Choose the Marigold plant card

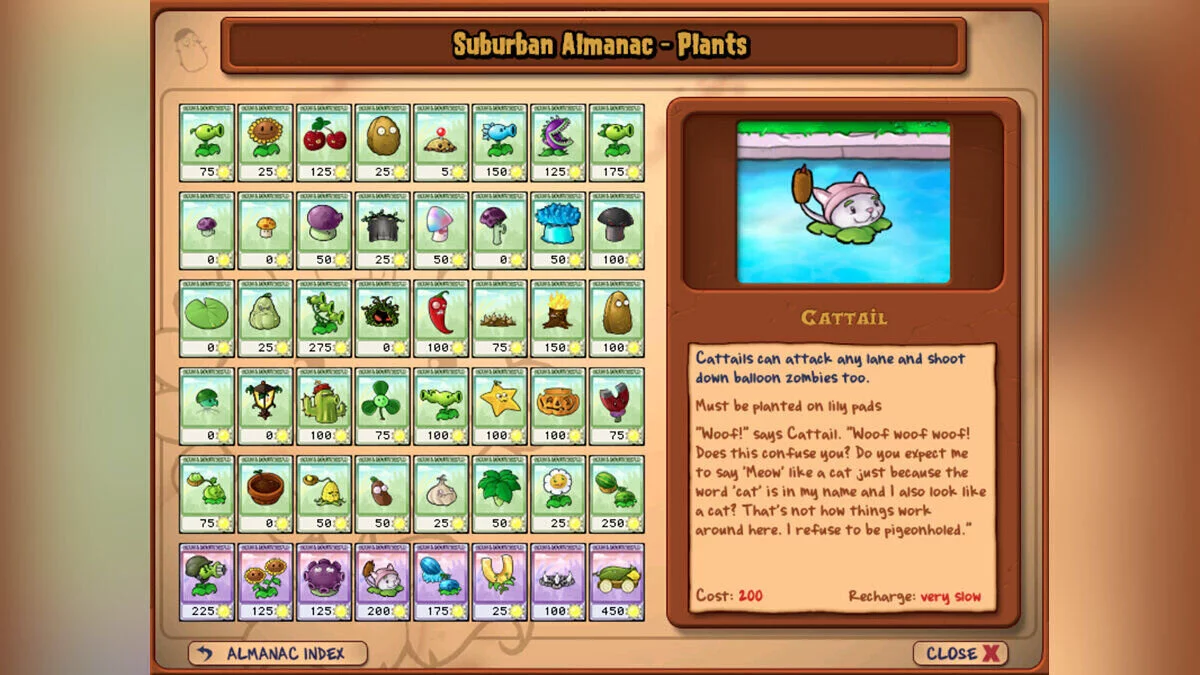[x=558, y=494]
